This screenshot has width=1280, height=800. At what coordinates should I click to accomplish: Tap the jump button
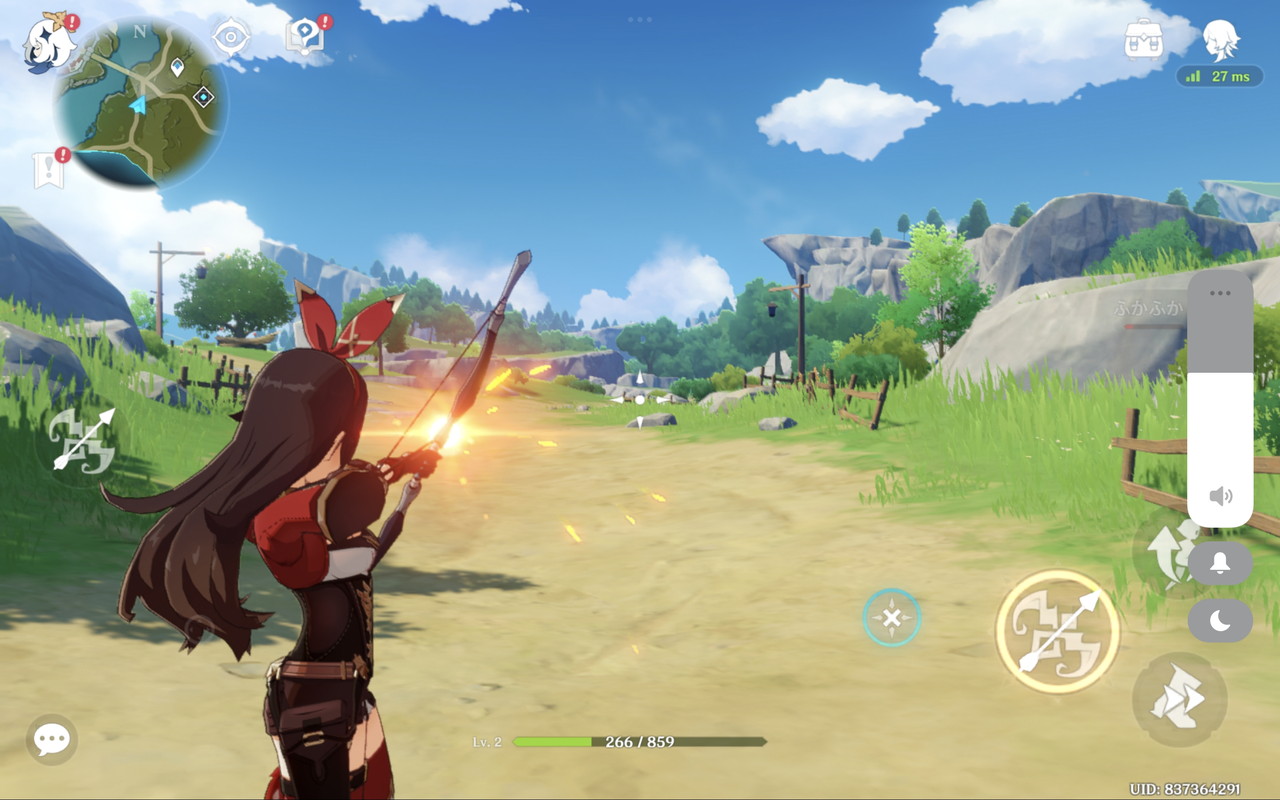pos(1163,552)
